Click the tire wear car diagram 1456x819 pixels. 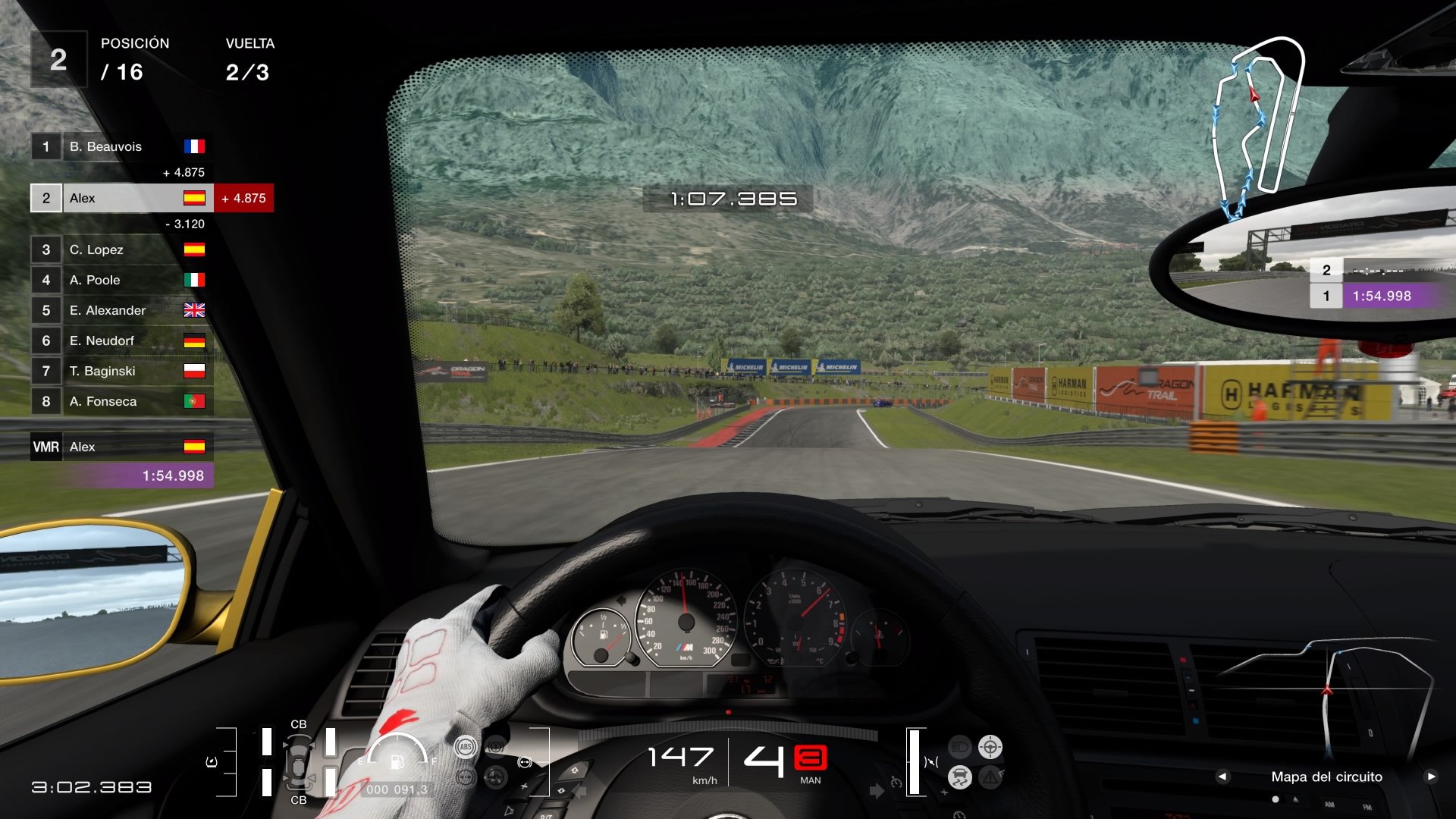pos(299,761)
